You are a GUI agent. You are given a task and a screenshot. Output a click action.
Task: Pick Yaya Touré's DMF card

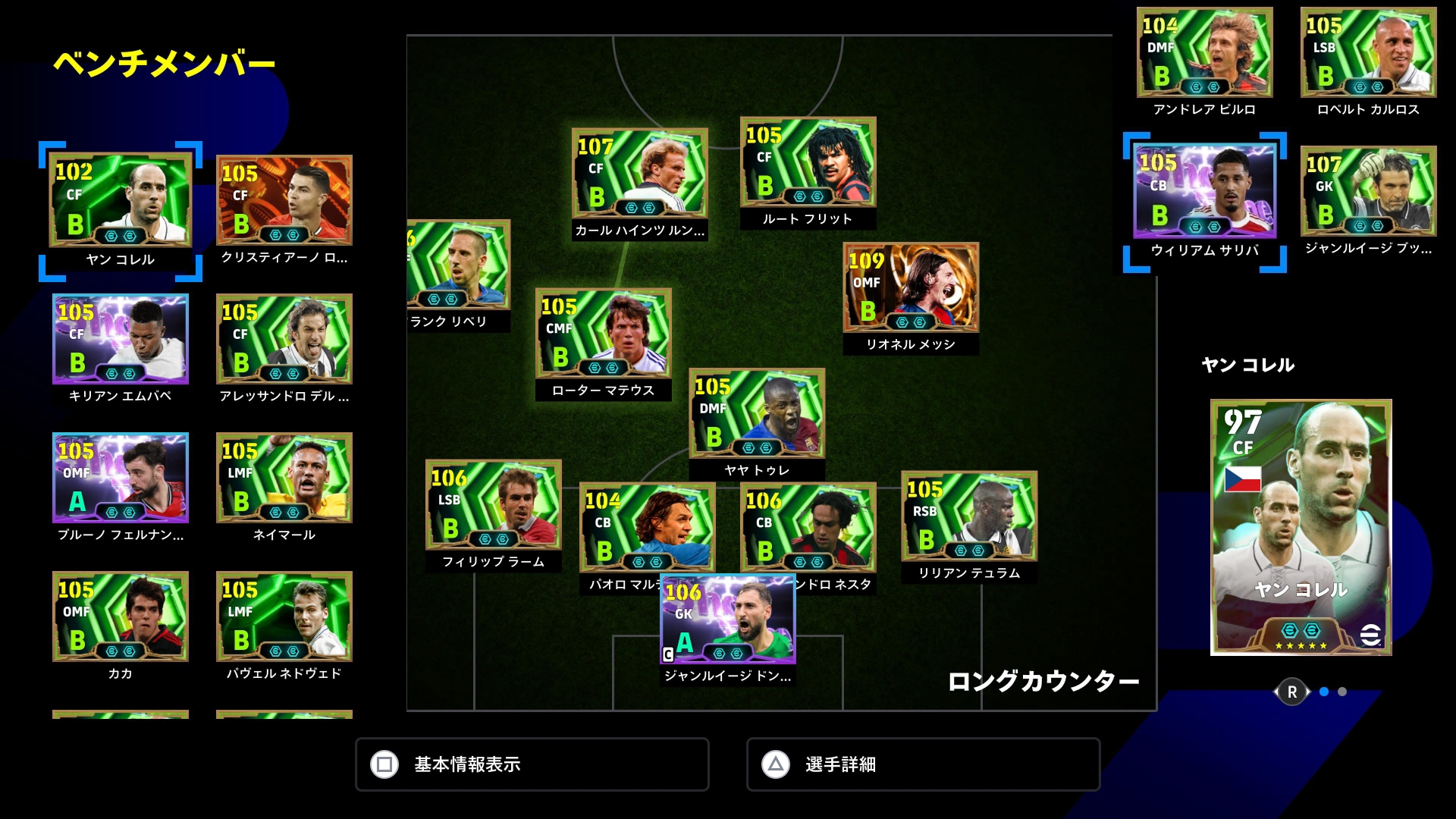(x=757, y=414)
